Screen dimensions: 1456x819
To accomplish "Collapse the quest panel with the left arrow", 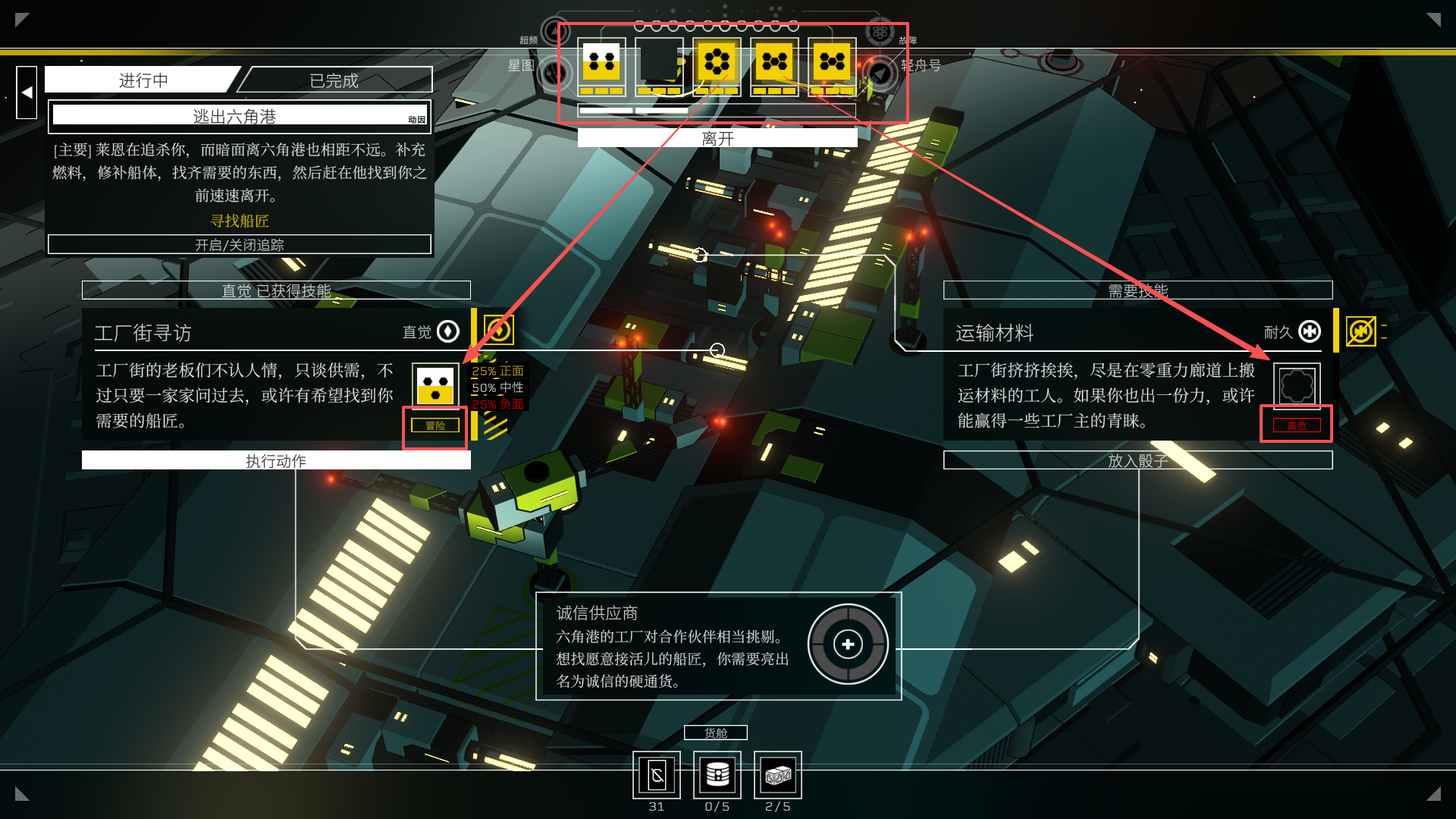I will (27, 93).
